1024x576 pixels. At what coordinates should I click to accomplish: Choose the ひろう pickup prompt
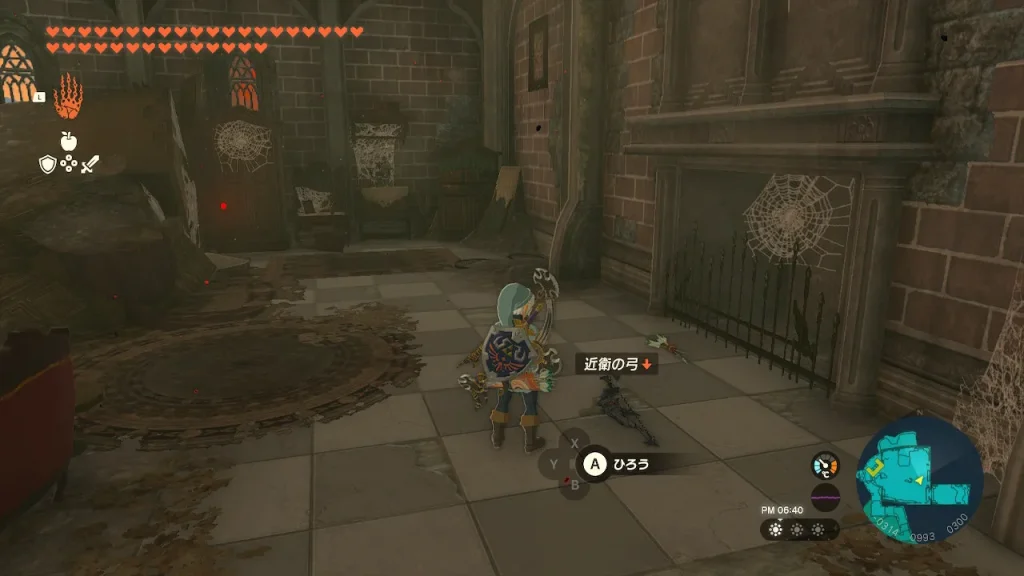tap(632, 463)
